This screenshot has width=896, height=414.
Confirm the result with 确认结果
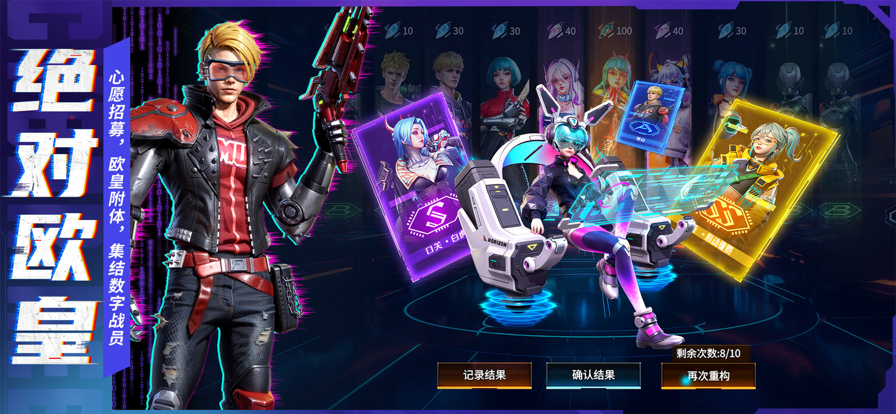593,375
